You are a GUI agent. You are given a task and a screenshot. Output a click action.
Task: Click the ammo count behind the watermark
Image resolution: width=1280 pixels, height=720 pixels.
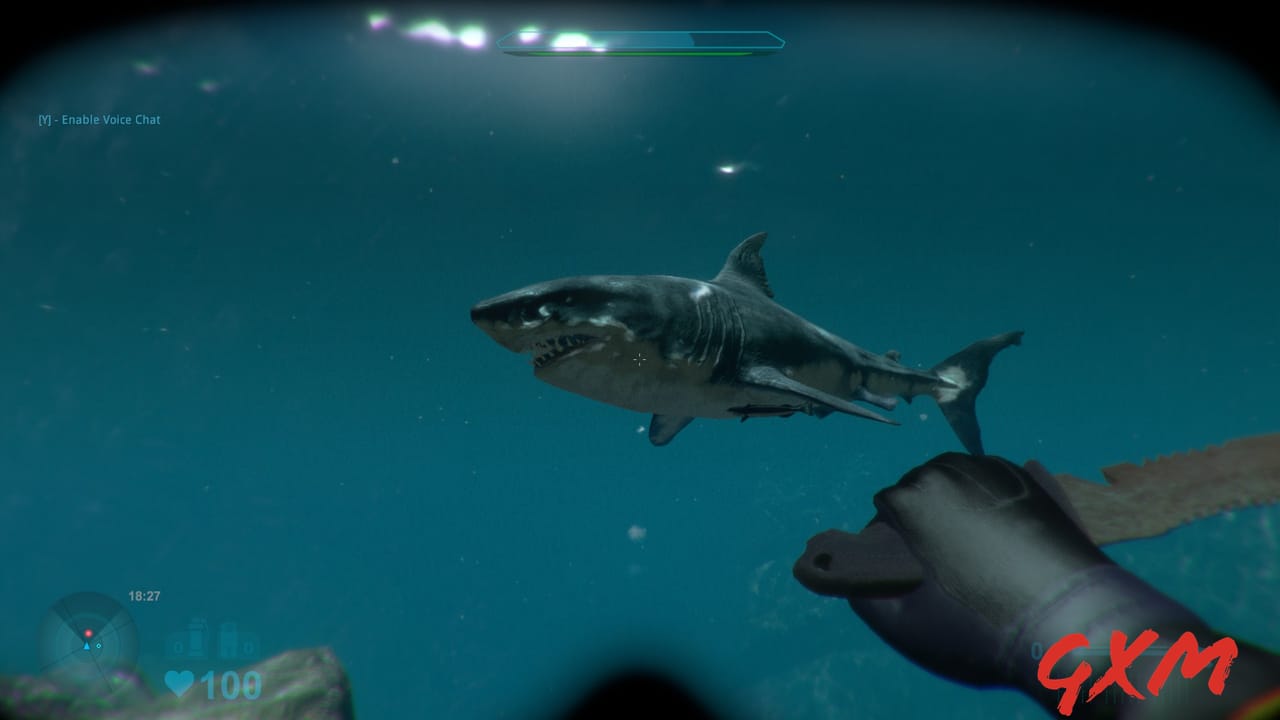(1040, 650)
